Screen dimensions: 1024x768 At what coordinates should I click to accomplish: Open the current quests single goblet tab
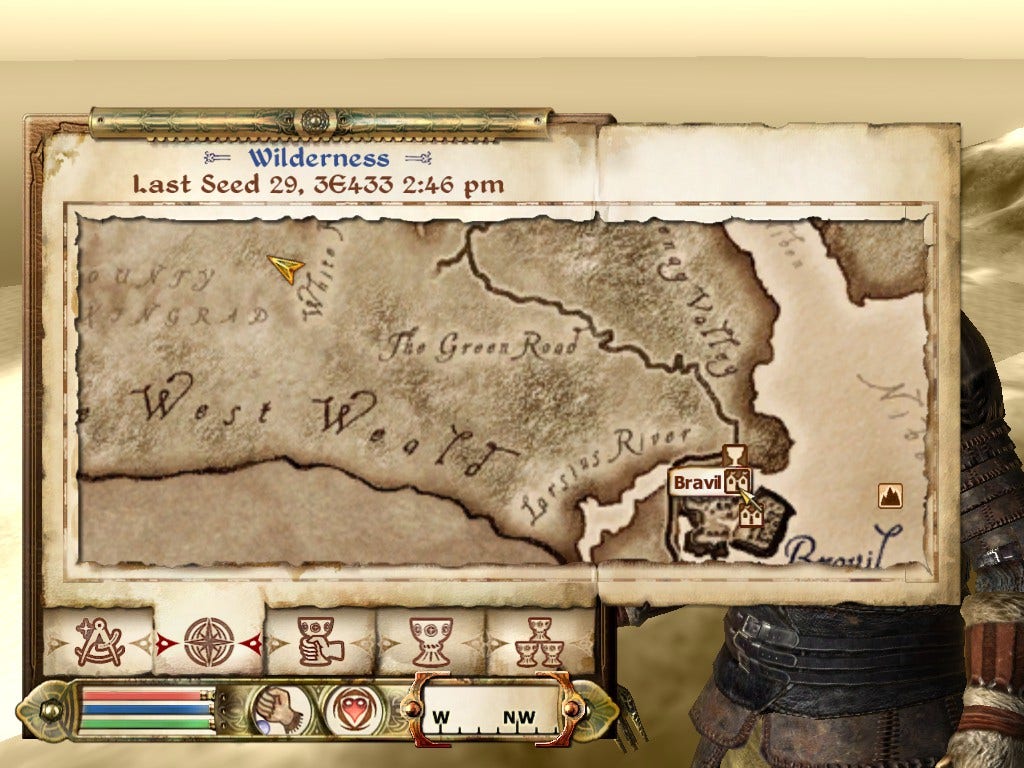click(x=431, y=642)
